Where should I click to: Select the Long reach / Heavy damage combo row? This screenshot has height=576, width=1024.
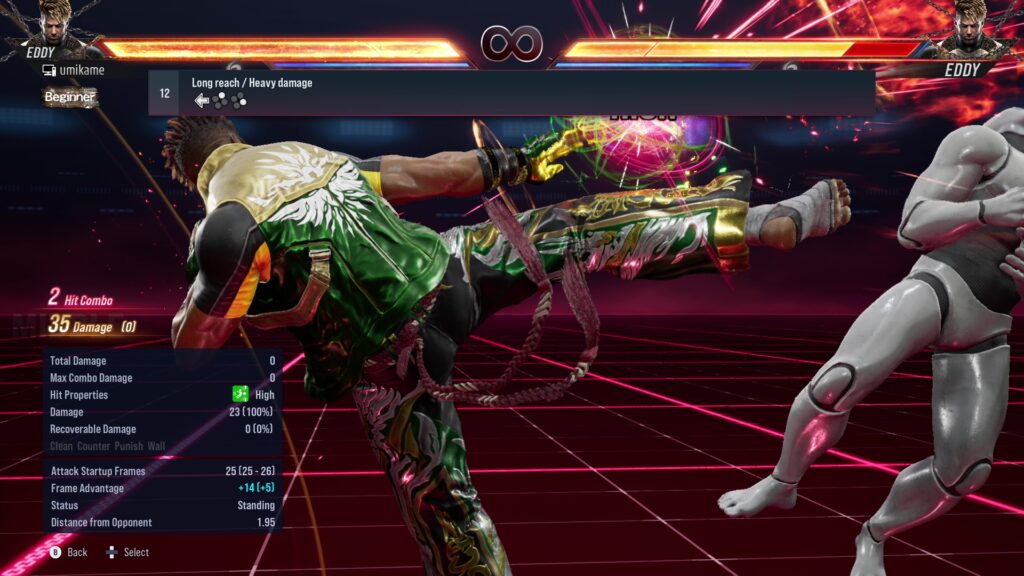(x=511, y=92)
